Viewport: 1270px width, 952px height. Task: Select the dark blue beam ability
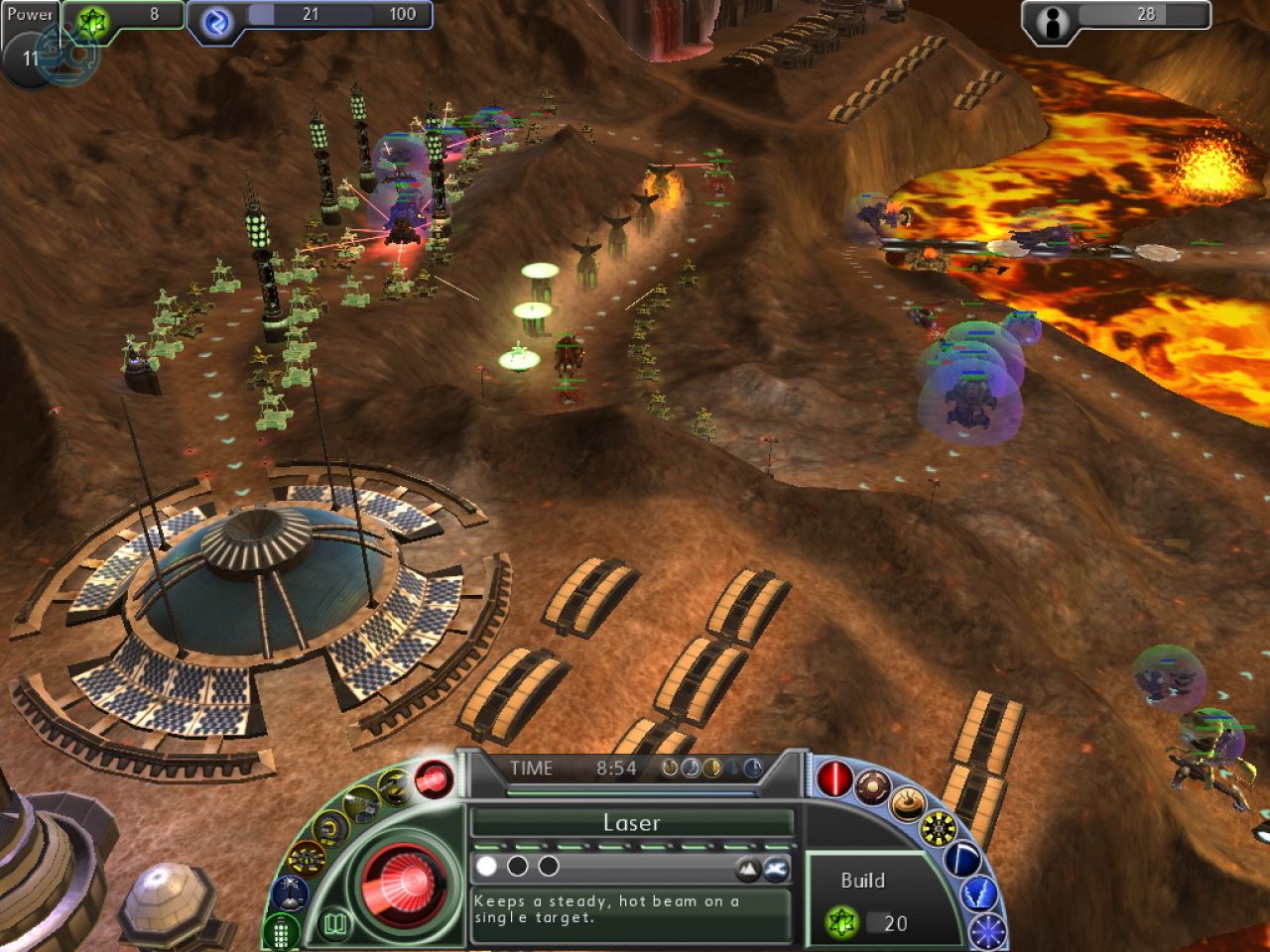pyautogui.click(x=960, y=859)
